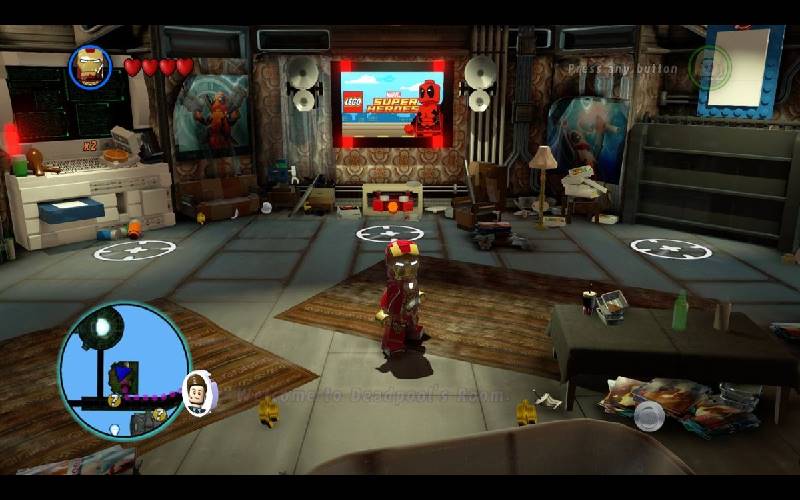Click the faded player two join icon

[710, 67]
